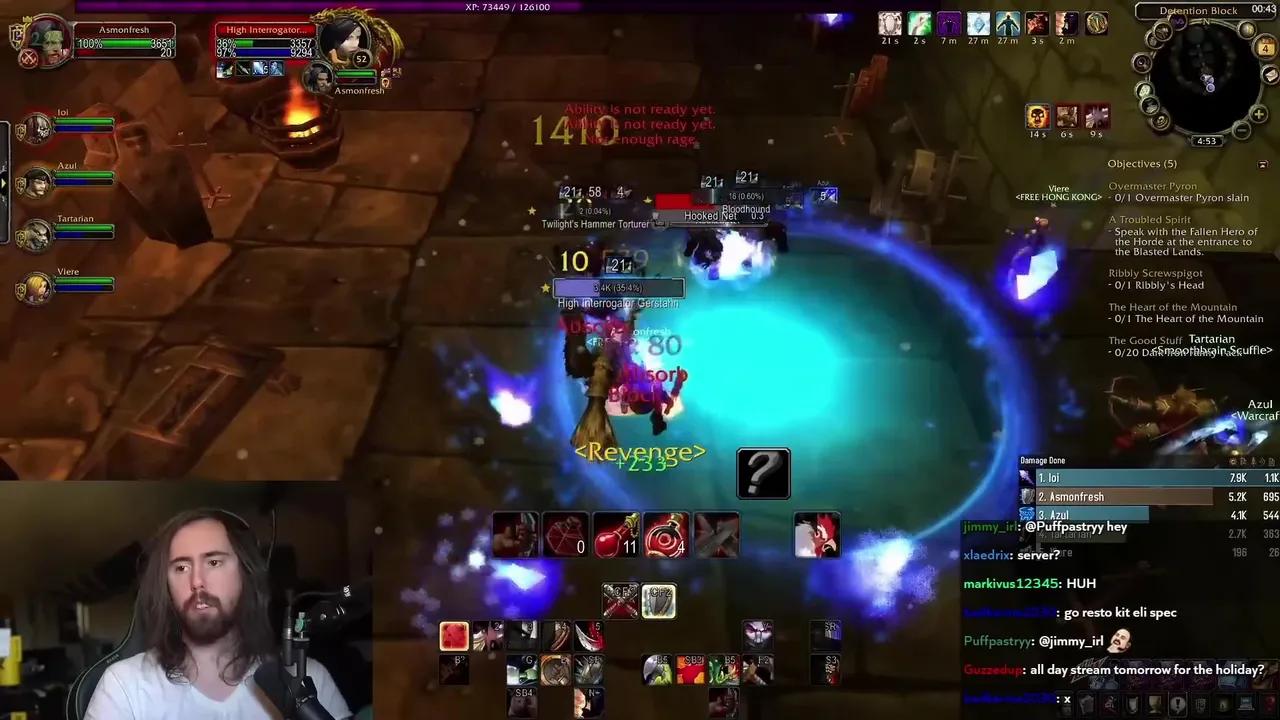Open the mail icon beside the minimap

tap(1270, 76)
